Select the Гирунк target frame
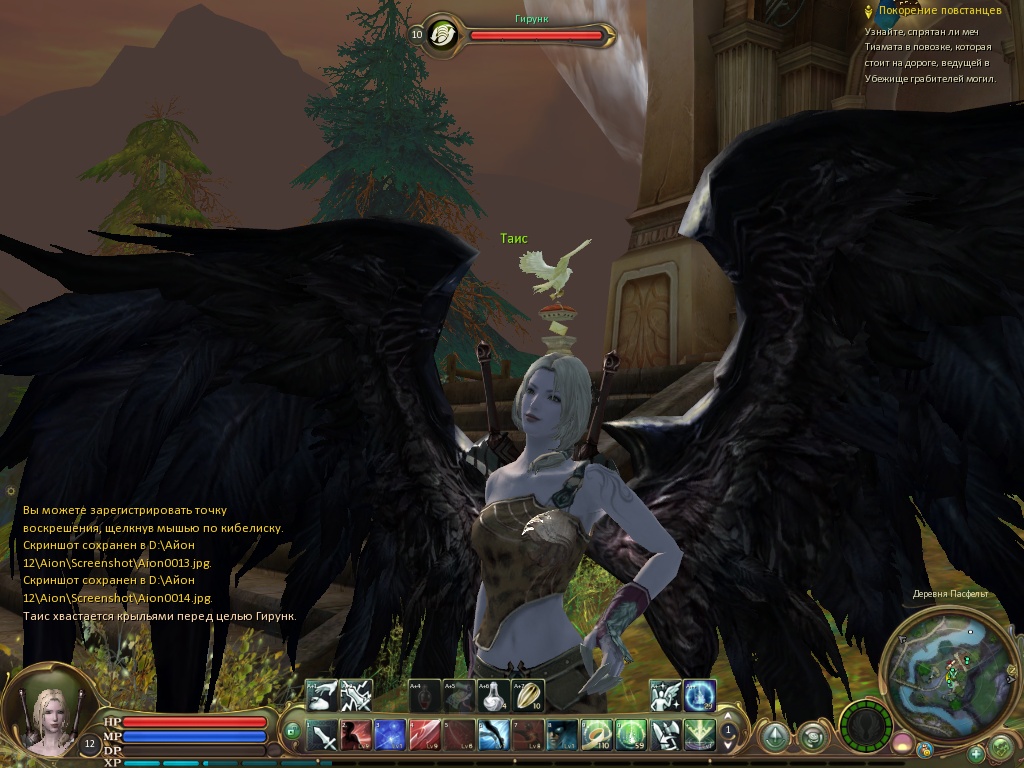Image resolution: width=1024 pixels, height=768 pixels. click(x=536, y=35)
